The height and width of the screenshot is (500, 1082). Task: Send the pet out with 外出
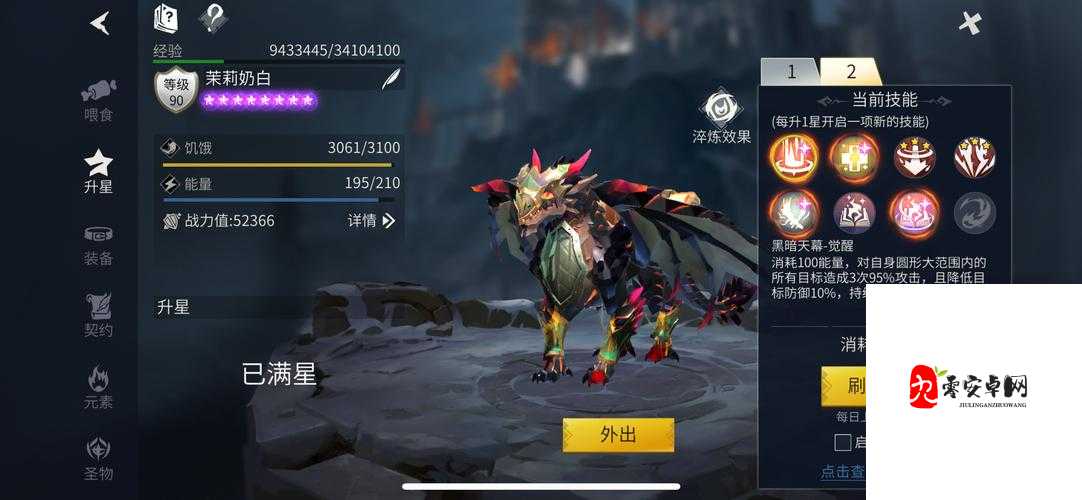pos(618,435)
